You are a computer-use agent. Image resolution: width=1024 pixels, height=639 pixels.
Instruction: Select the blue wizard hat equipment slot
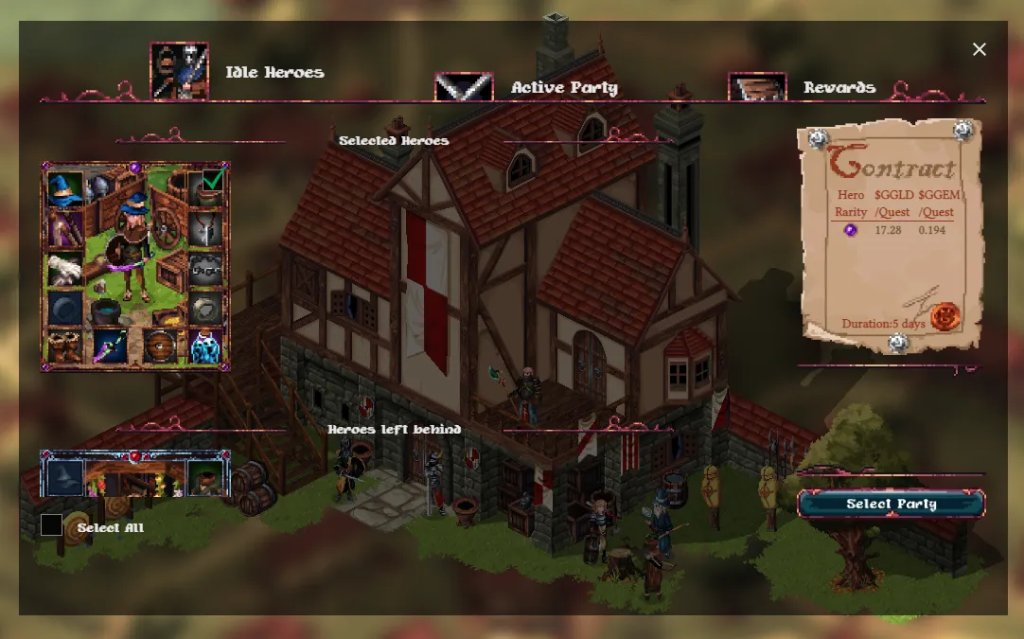click(x=65, y=189)
